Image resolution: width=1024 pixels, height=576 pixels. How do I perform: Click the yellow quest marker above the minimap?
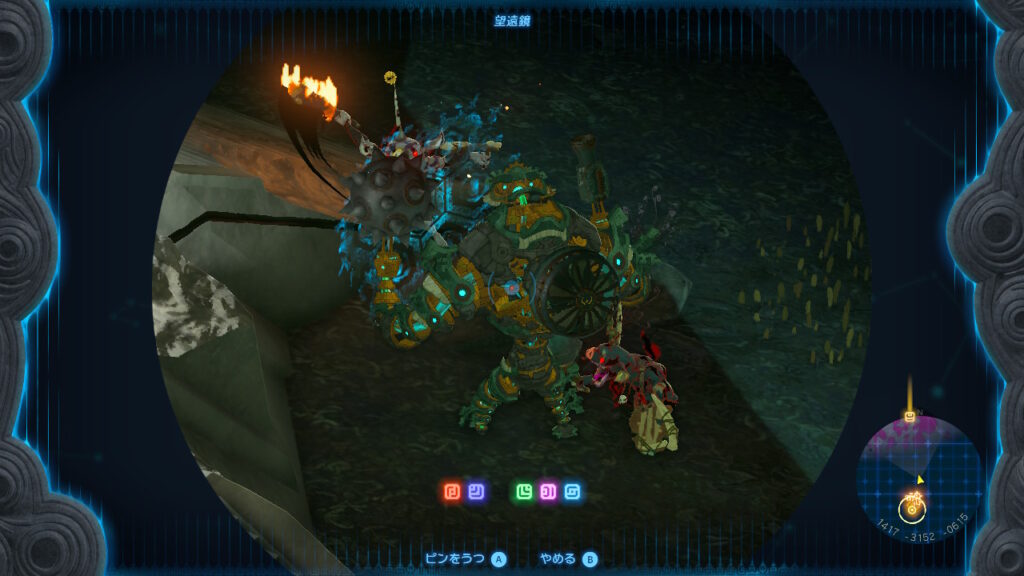click(x=910, y=416)
